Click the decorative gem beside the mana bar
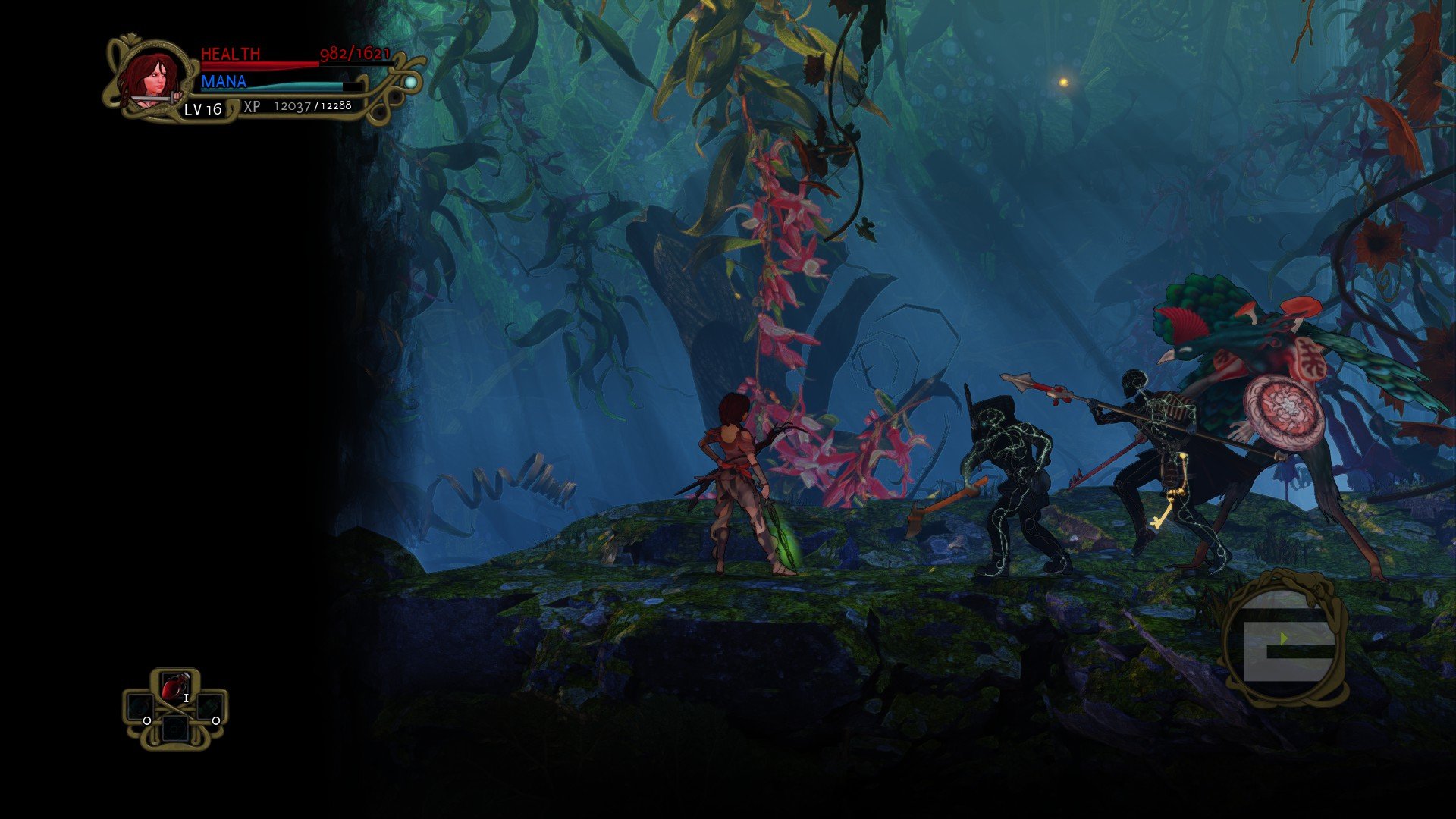Screen dimensions: 1456x819 pos(408,81)
